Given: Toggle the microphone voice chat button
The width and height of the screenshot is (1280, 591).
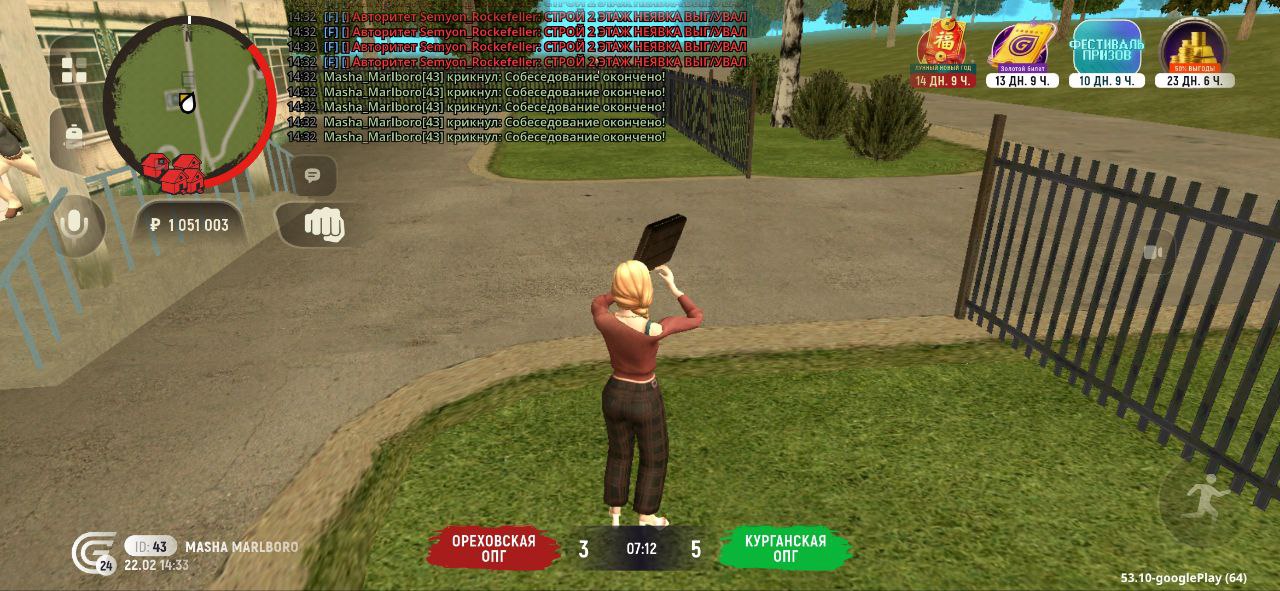Looking at the screenshot, I should coord(73,225).
